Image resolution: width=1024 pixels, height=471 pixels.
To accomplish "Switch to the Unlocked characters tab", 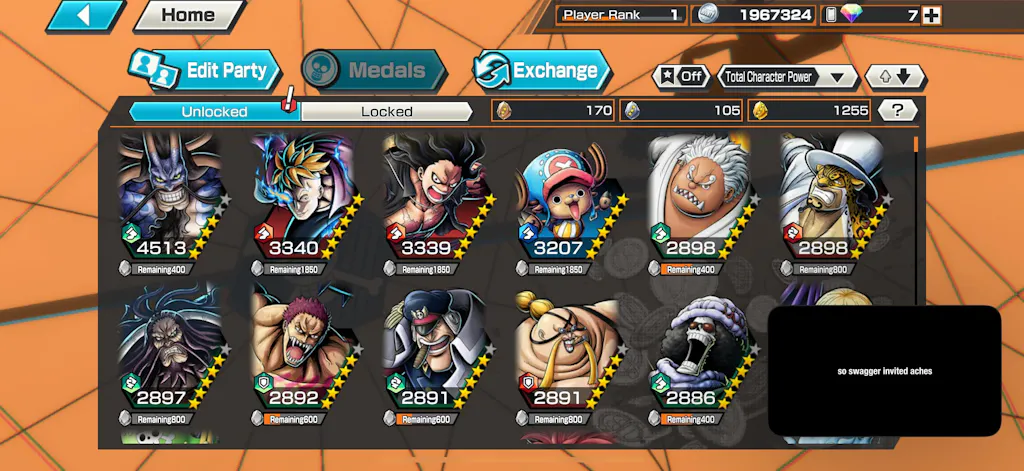I will (214, 111).
